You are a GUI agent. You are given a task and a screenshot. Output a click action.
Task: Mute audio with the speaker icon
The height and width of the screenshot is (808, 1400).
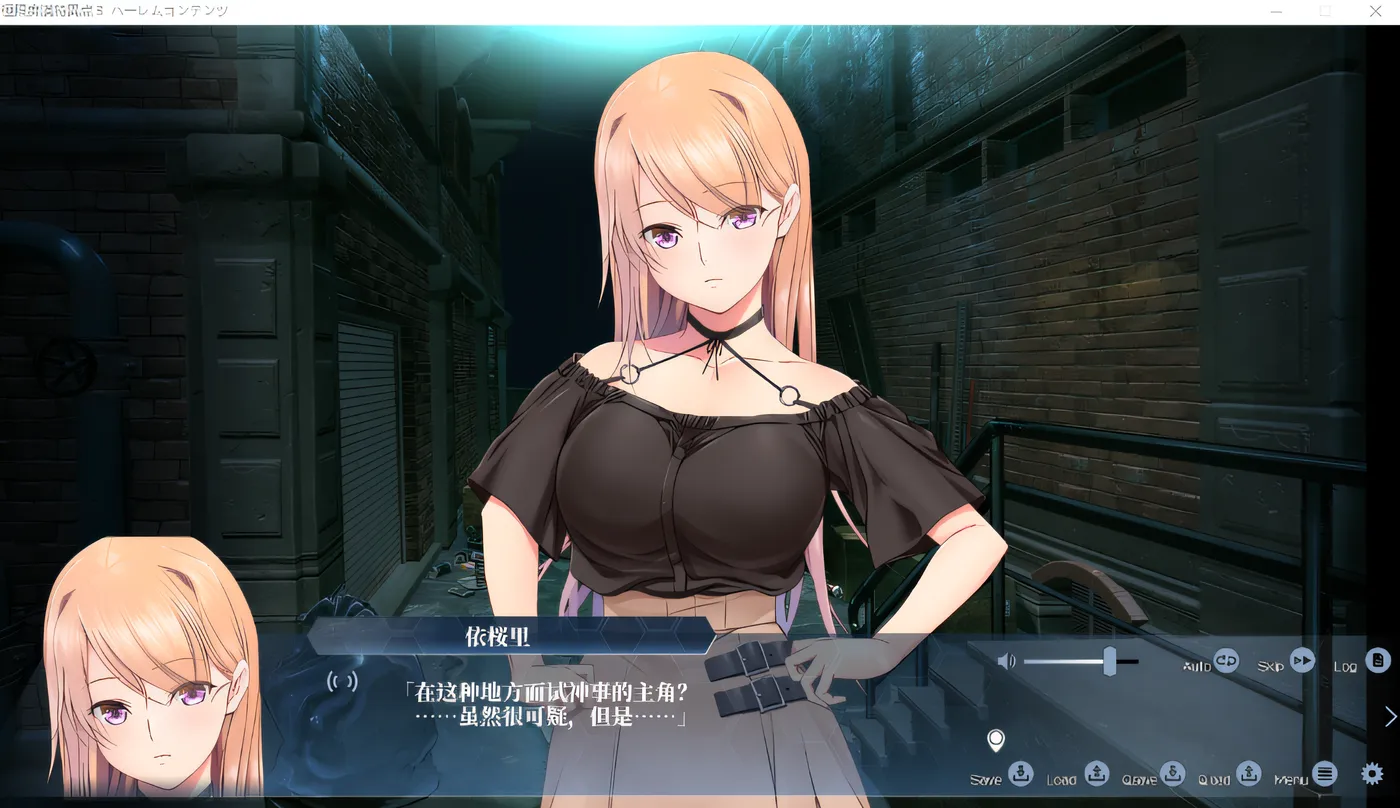tap(1007, 660)
